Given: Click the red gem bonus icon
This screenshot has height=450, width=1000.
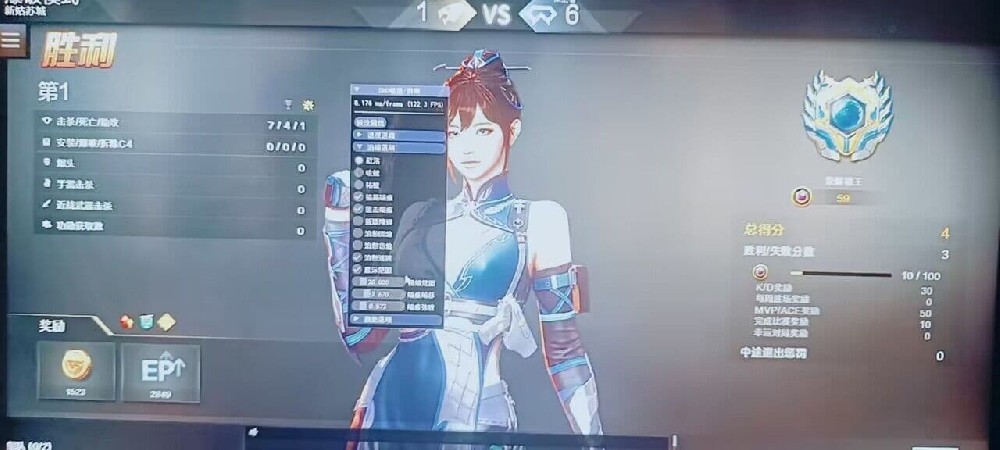Looking at the screenshot, I should click(127, 322).
